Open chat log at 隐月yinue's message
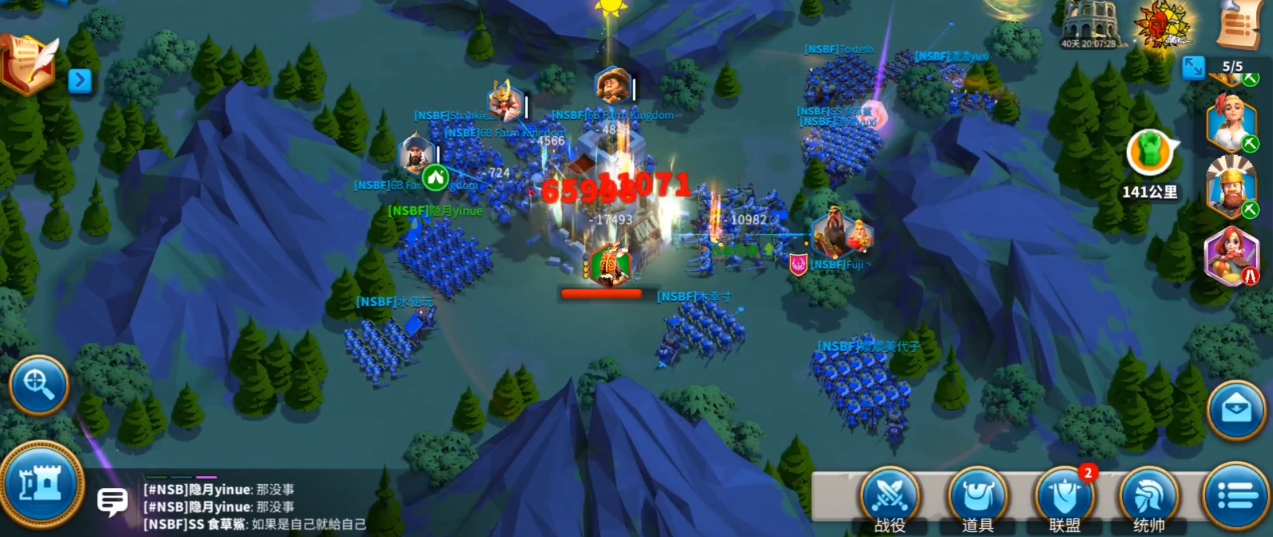Image resolution: width=1273 pixels, height=537 pixels. [x=220, y=490]
